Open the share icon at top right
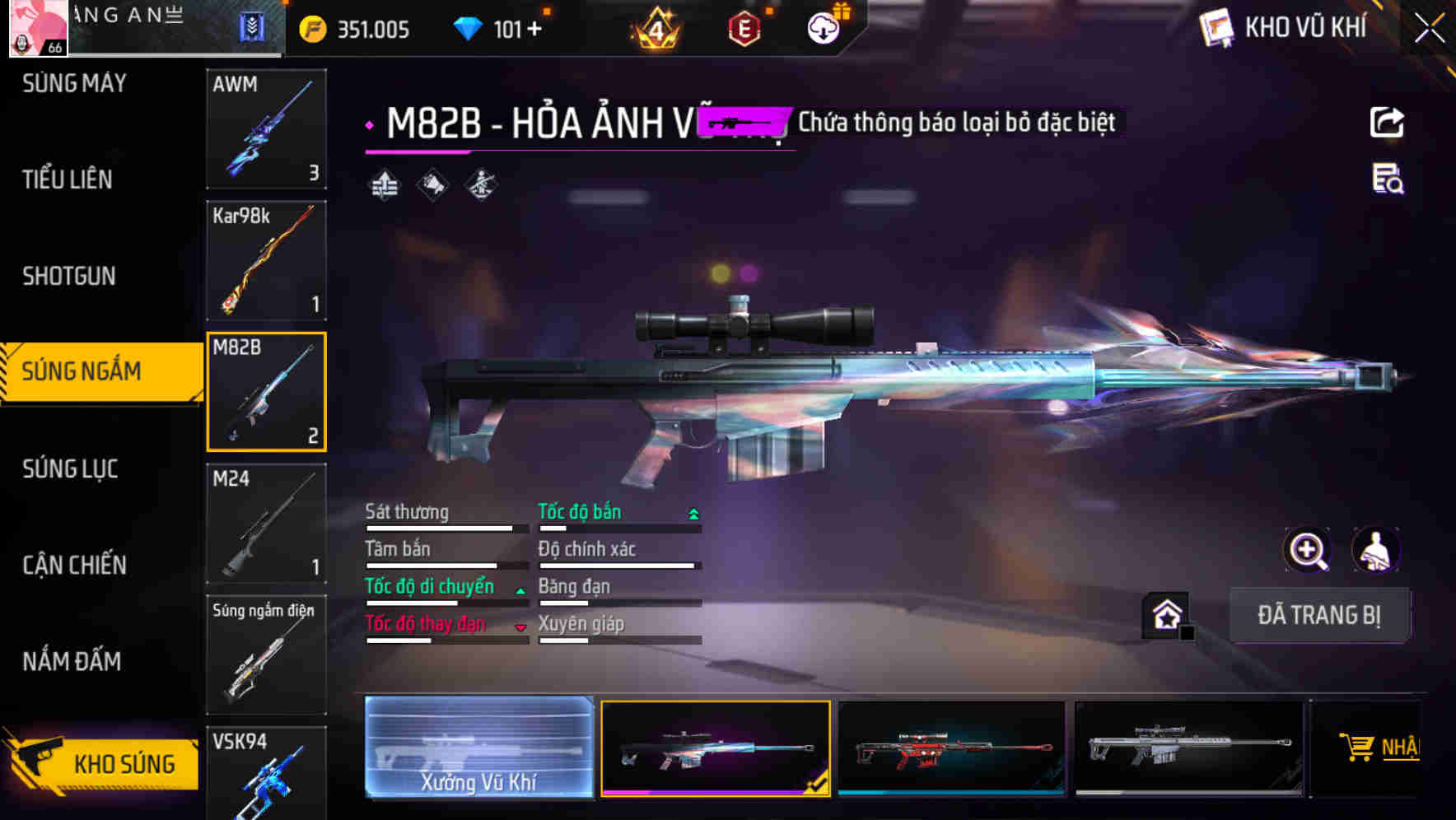This screenshot has width=1456, height=820. [x=1387, y=121]
